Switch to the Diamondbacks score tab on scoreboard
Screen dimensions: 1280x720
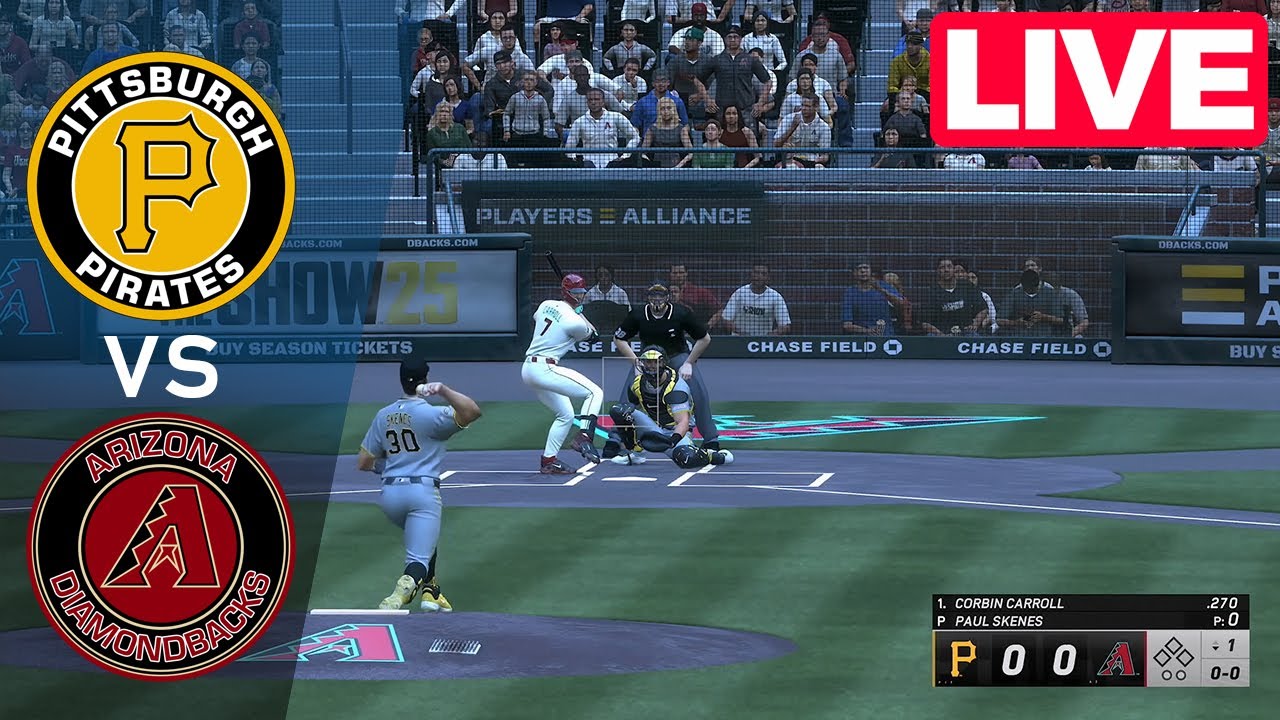tap(1063, 660)
